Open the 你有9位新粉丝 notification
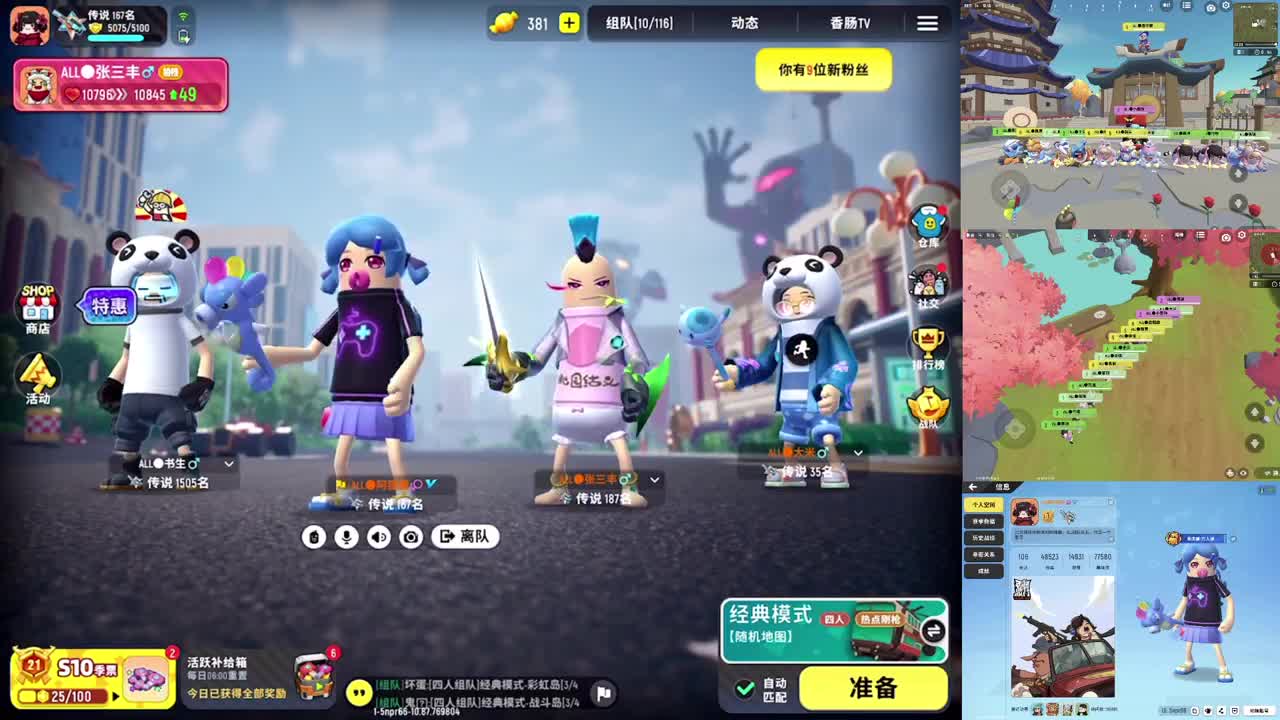The width and height of the screenshot is (1280, 720). click(x=823, y=70)
